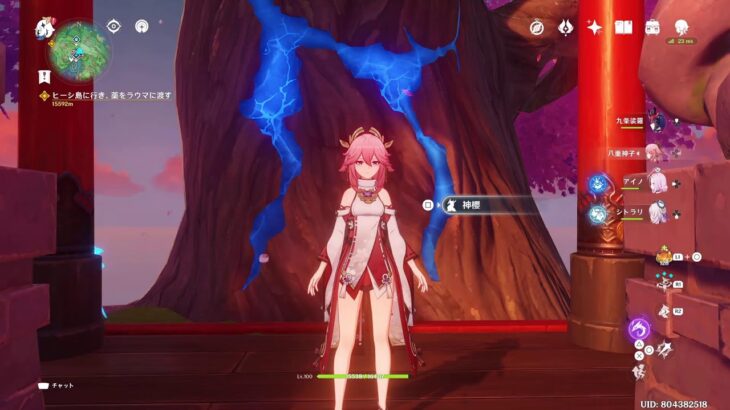Switch to party member 九条裟羅

(x=655, y=122)
